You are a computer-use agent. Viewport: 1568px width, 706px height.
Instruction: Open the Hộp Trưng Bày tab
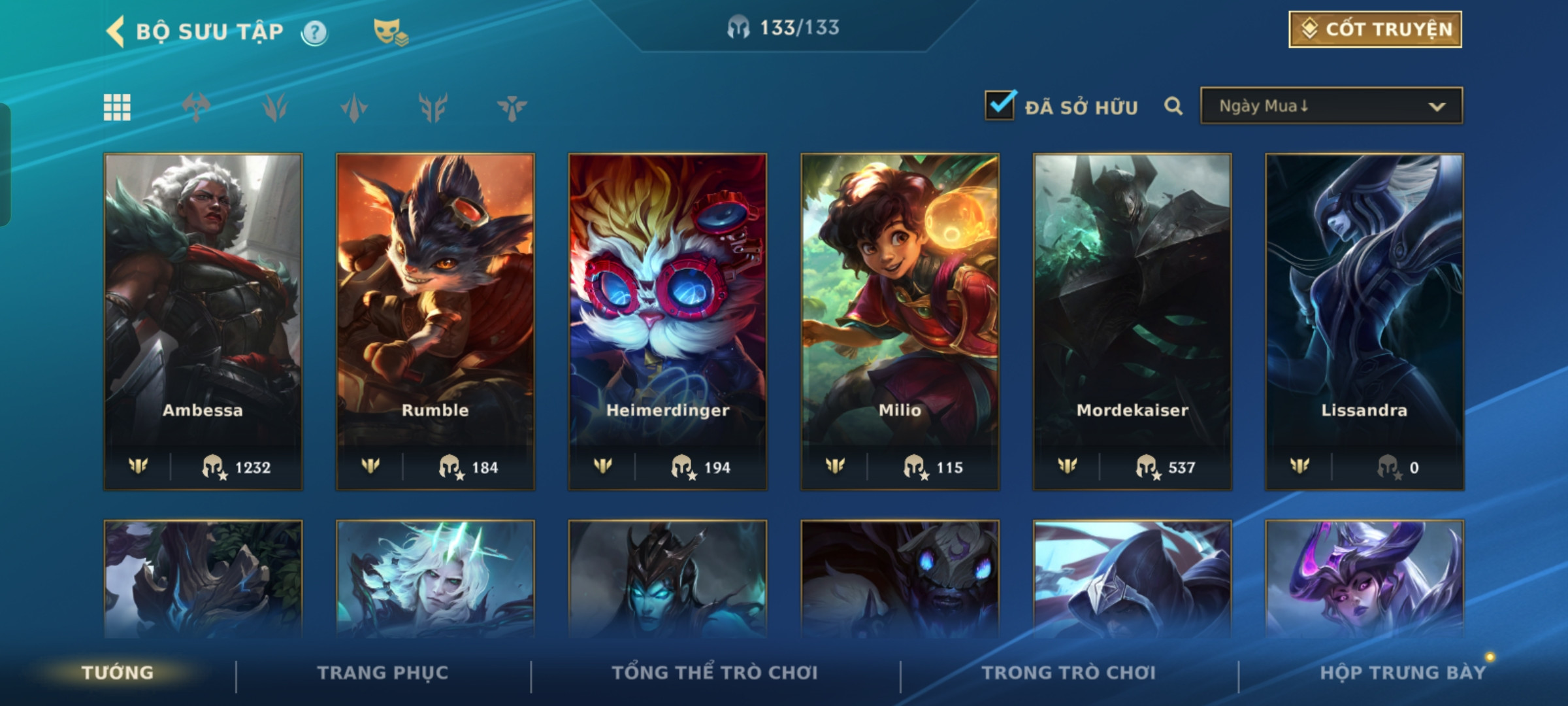pos(1402,673)
